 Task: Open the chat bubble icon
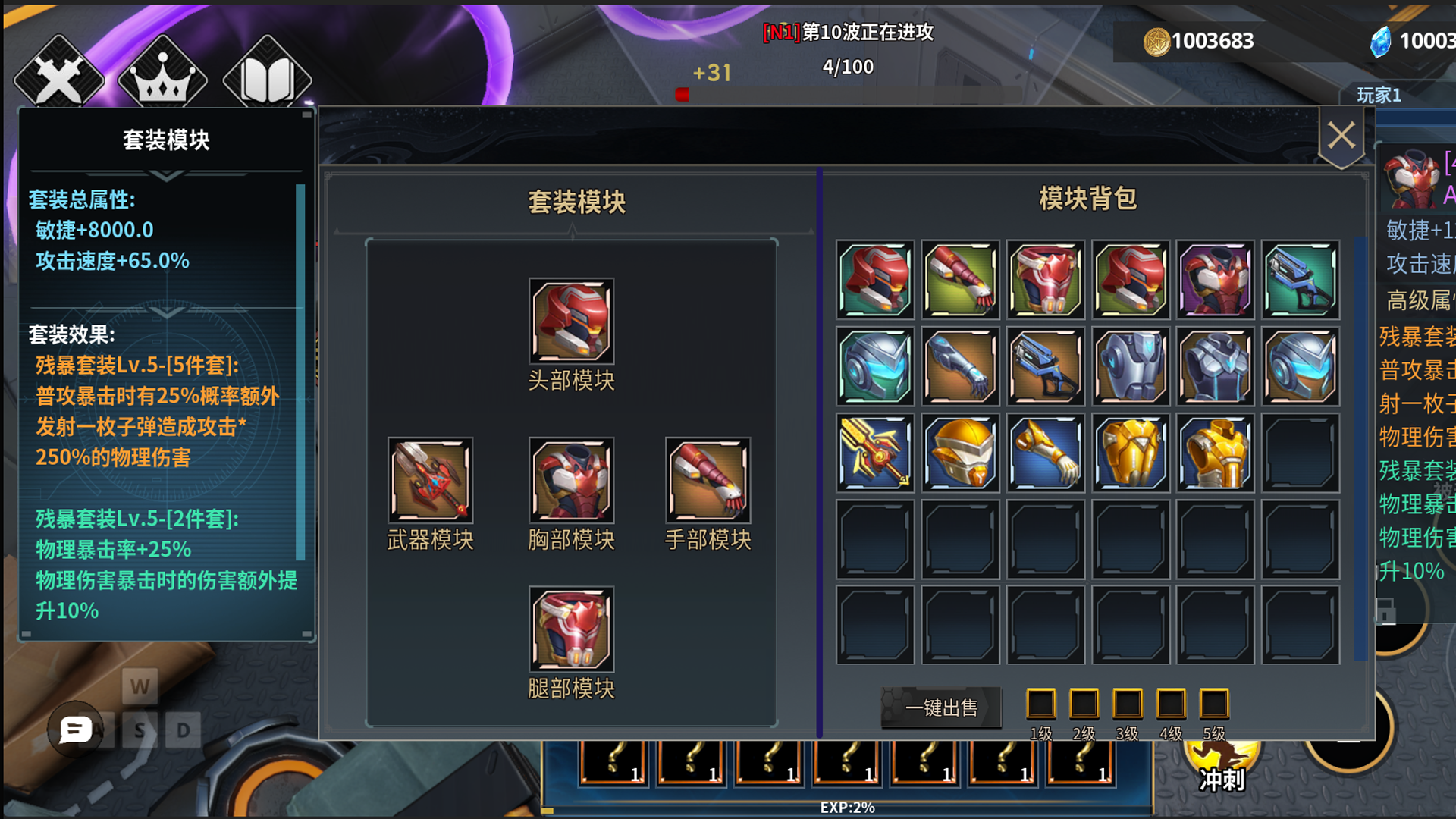coord(74,730)
